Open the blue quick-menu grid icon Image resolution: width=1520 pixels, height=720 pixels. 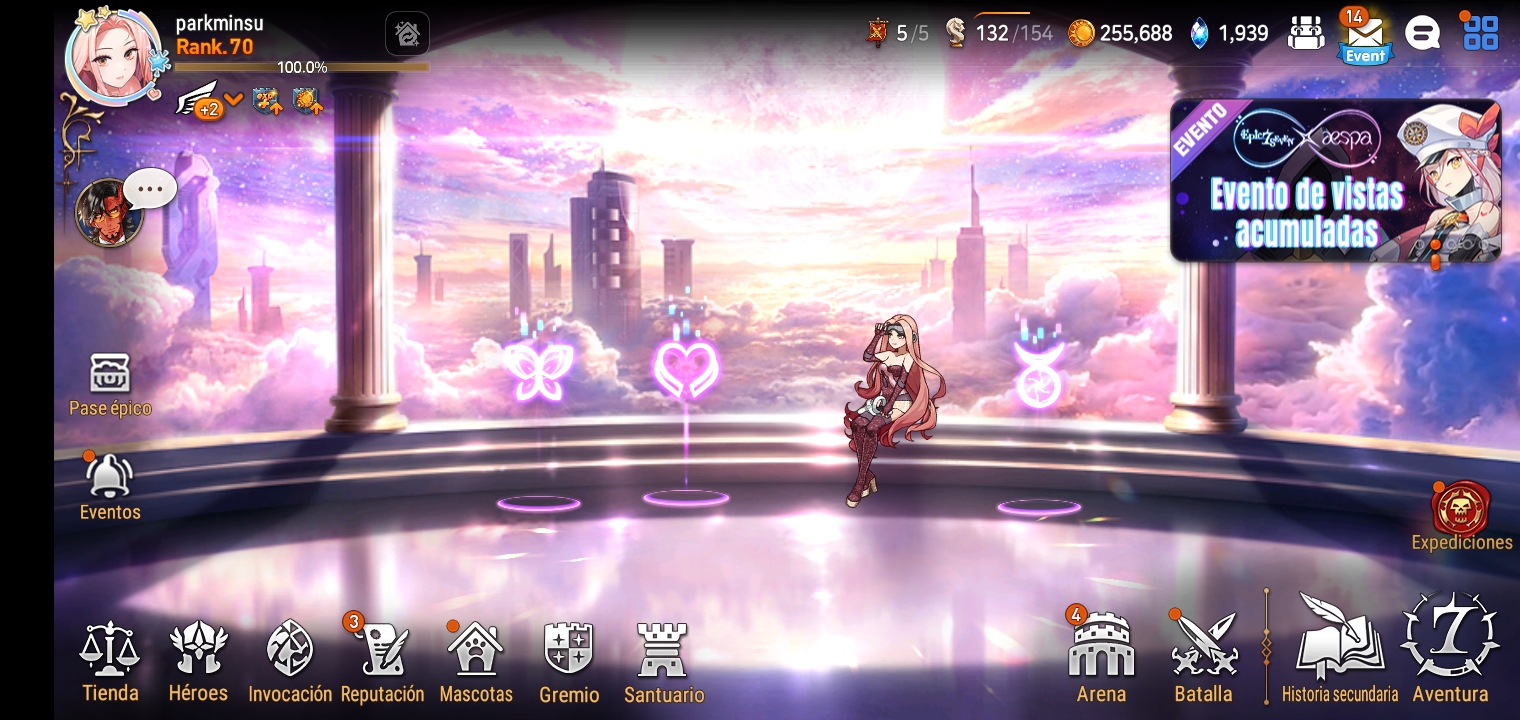pyautogui.click(x=1480, y=32)
